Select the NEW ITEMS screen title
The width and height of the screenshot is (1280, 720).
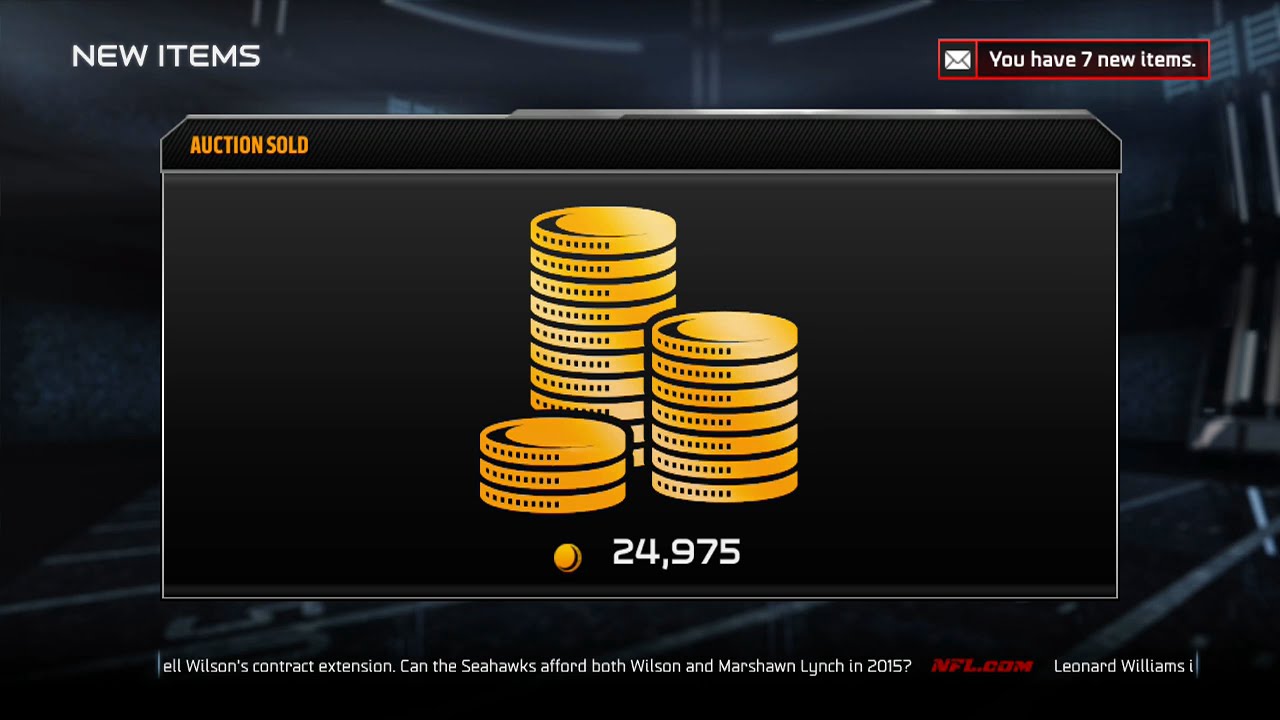pos(167,57)
